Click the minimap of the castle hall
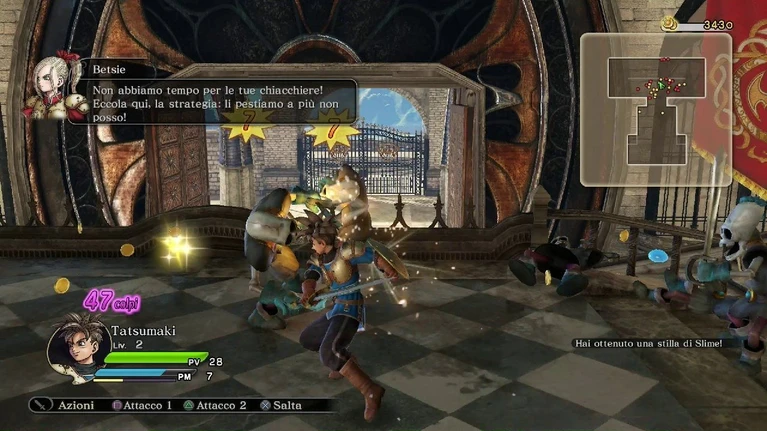The height and width of the screenshot is (431, 767). click(x=656, y=109)
